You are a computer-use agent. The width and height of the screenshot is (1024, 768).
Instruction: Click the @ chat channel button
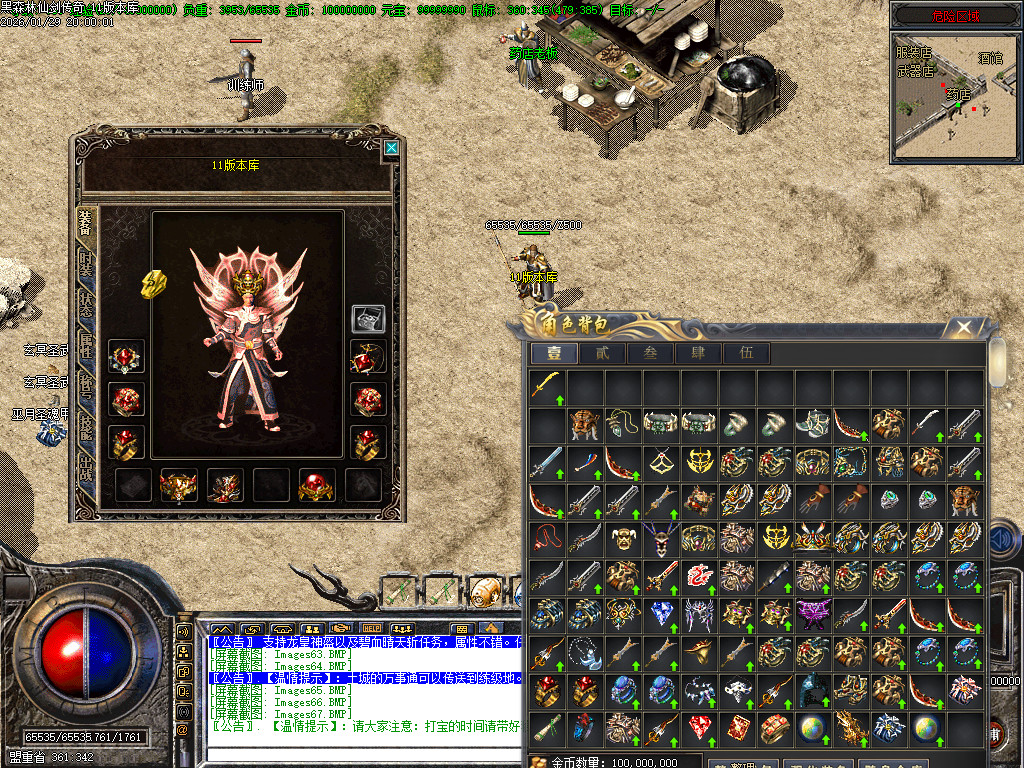pyautogui.click(x=183, y=730)
